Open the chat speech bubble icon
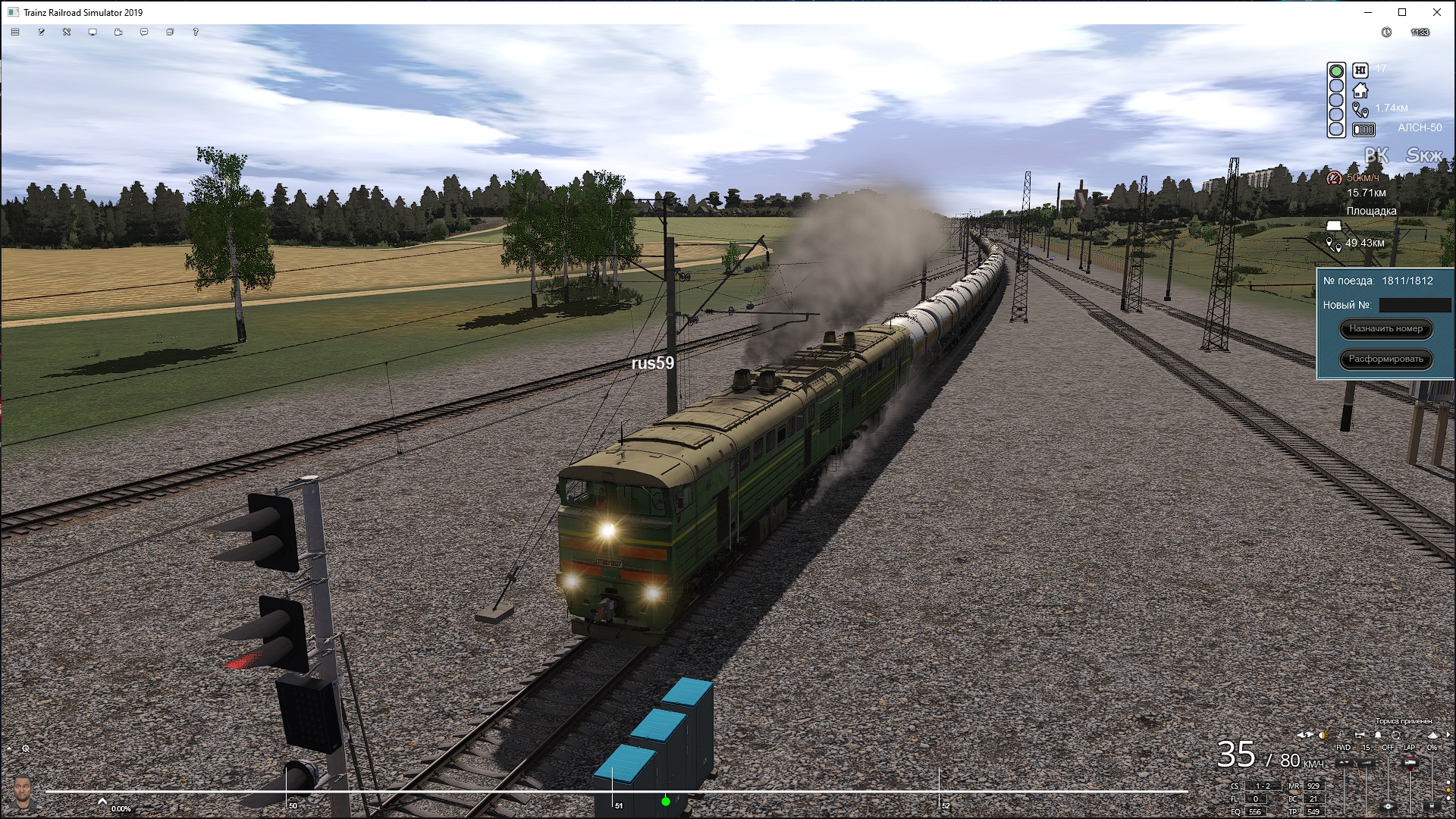Screen dimensions: 1456x819 144,33
